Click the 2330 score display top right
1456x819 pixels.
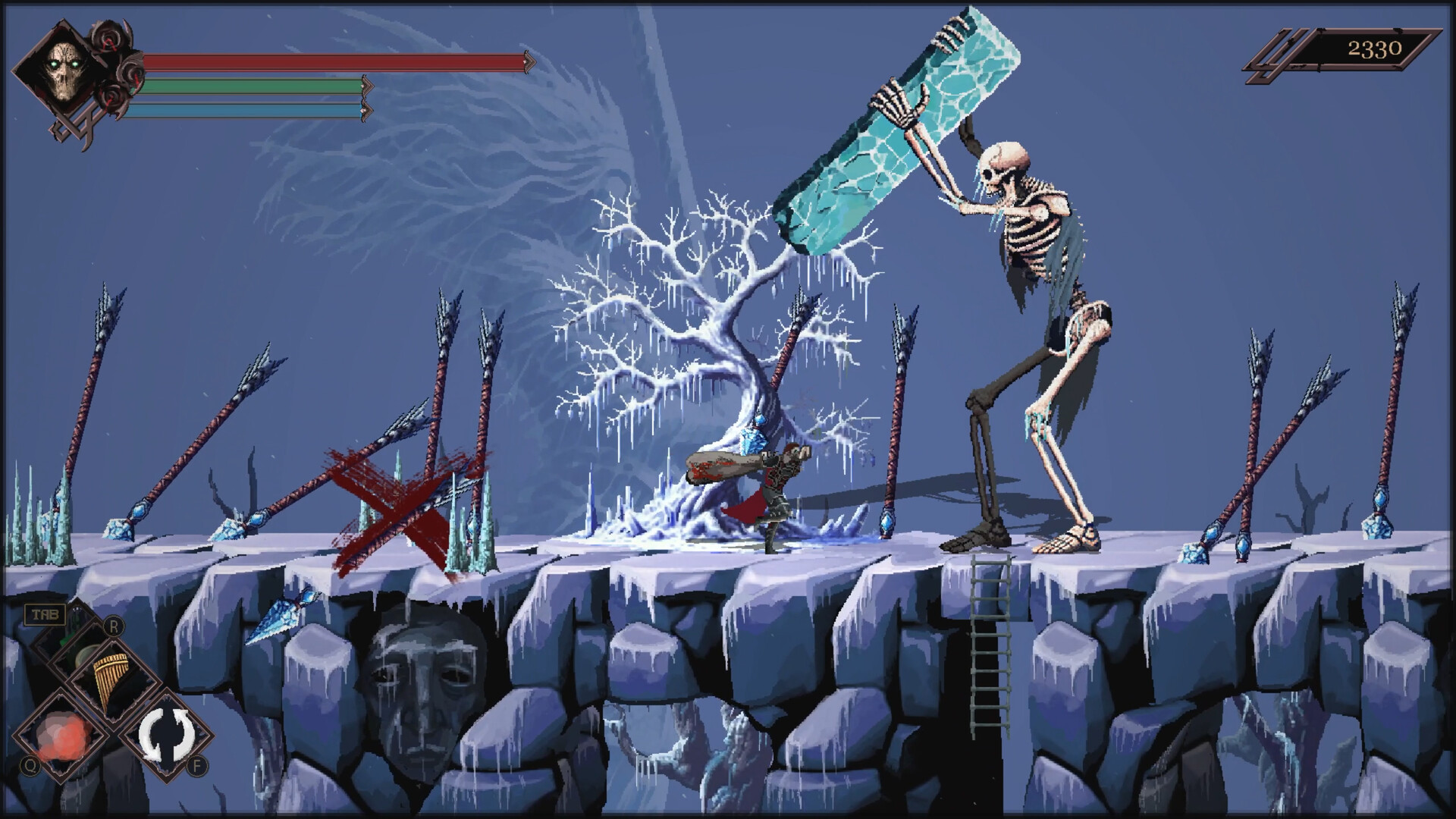[1374, 49]
